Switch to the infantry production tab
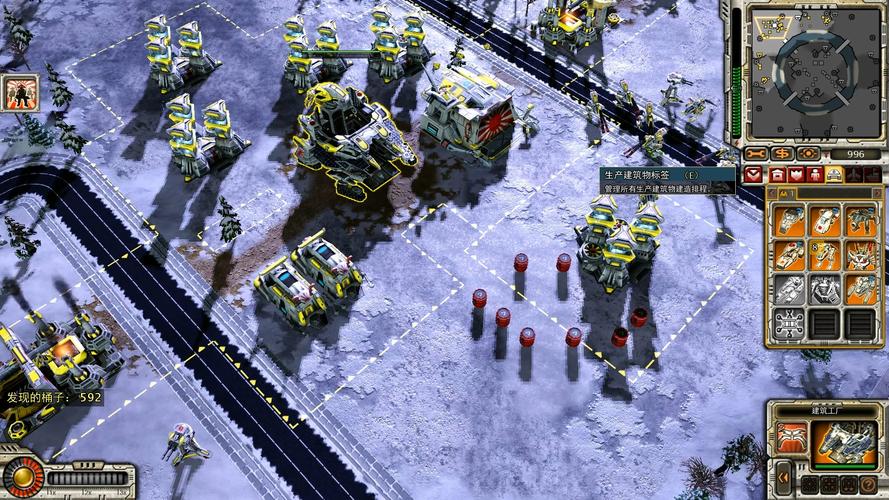The width and height of the screenshot is (889, 500). point(815,174)
